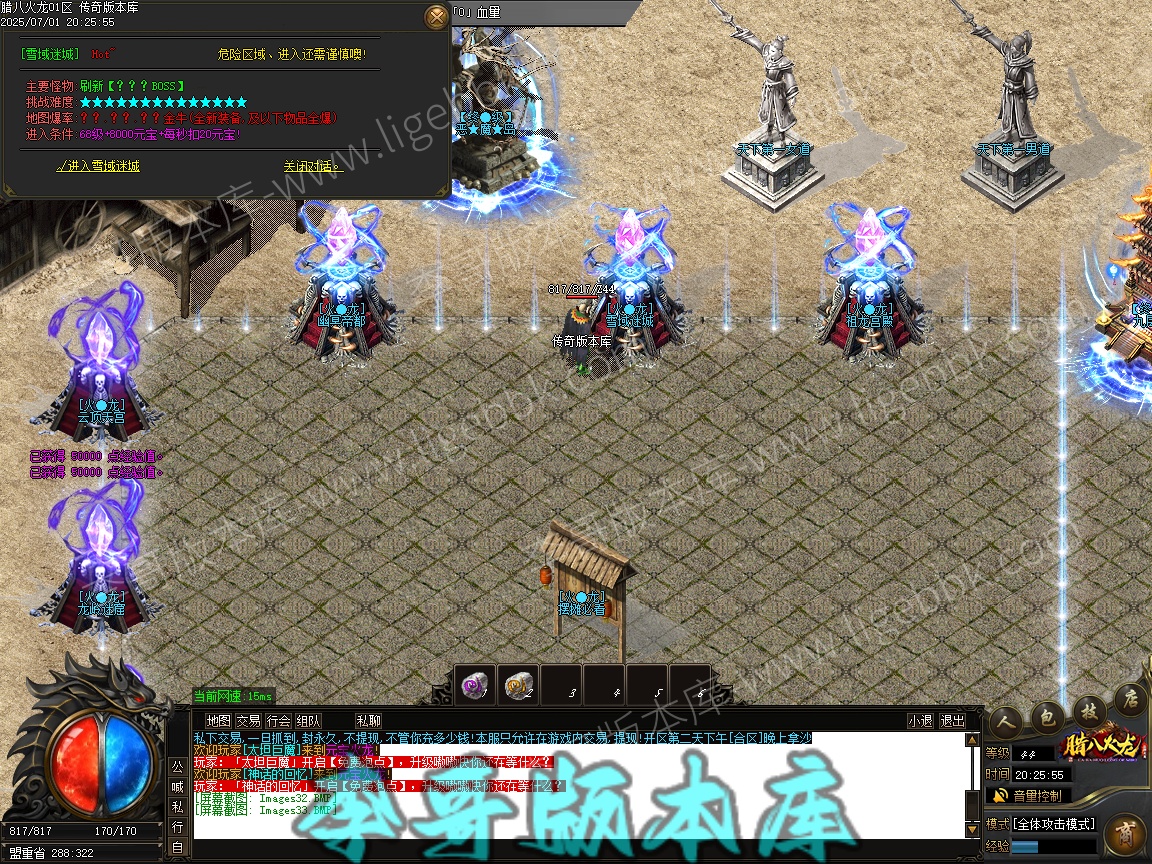Open the 行会 guild button
1152x864 pixels.
pyautogui.click(x=279, y=720)
